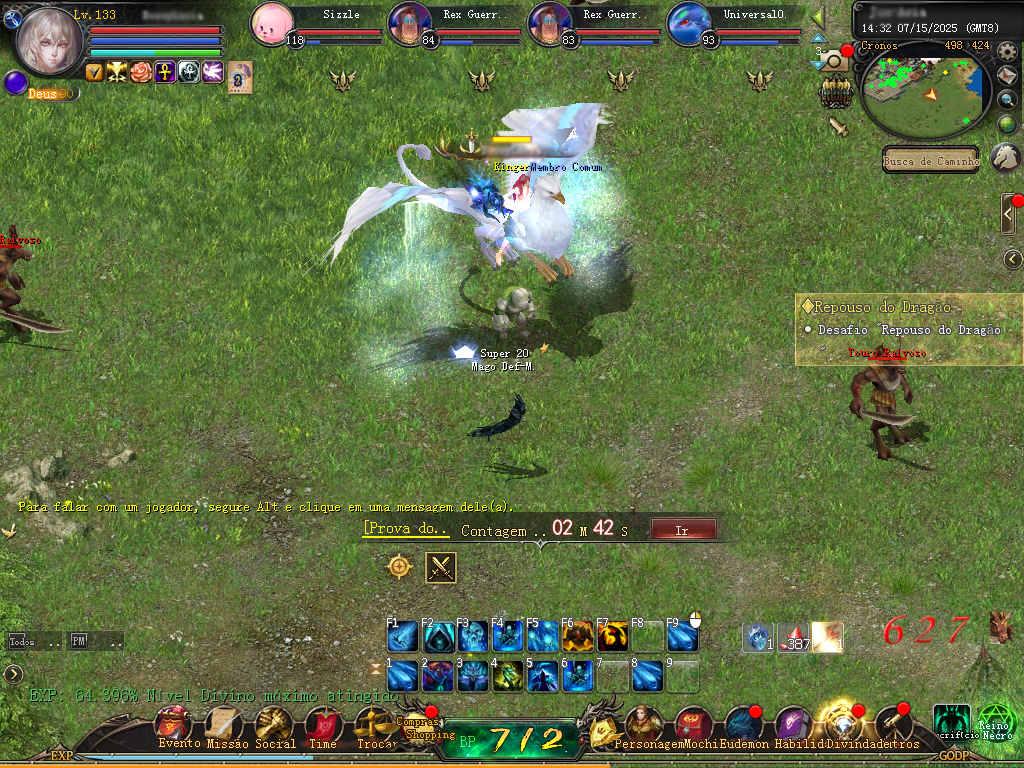Open the Social menu
Viewport: 1024px width, 768px height.
[273, 724]
